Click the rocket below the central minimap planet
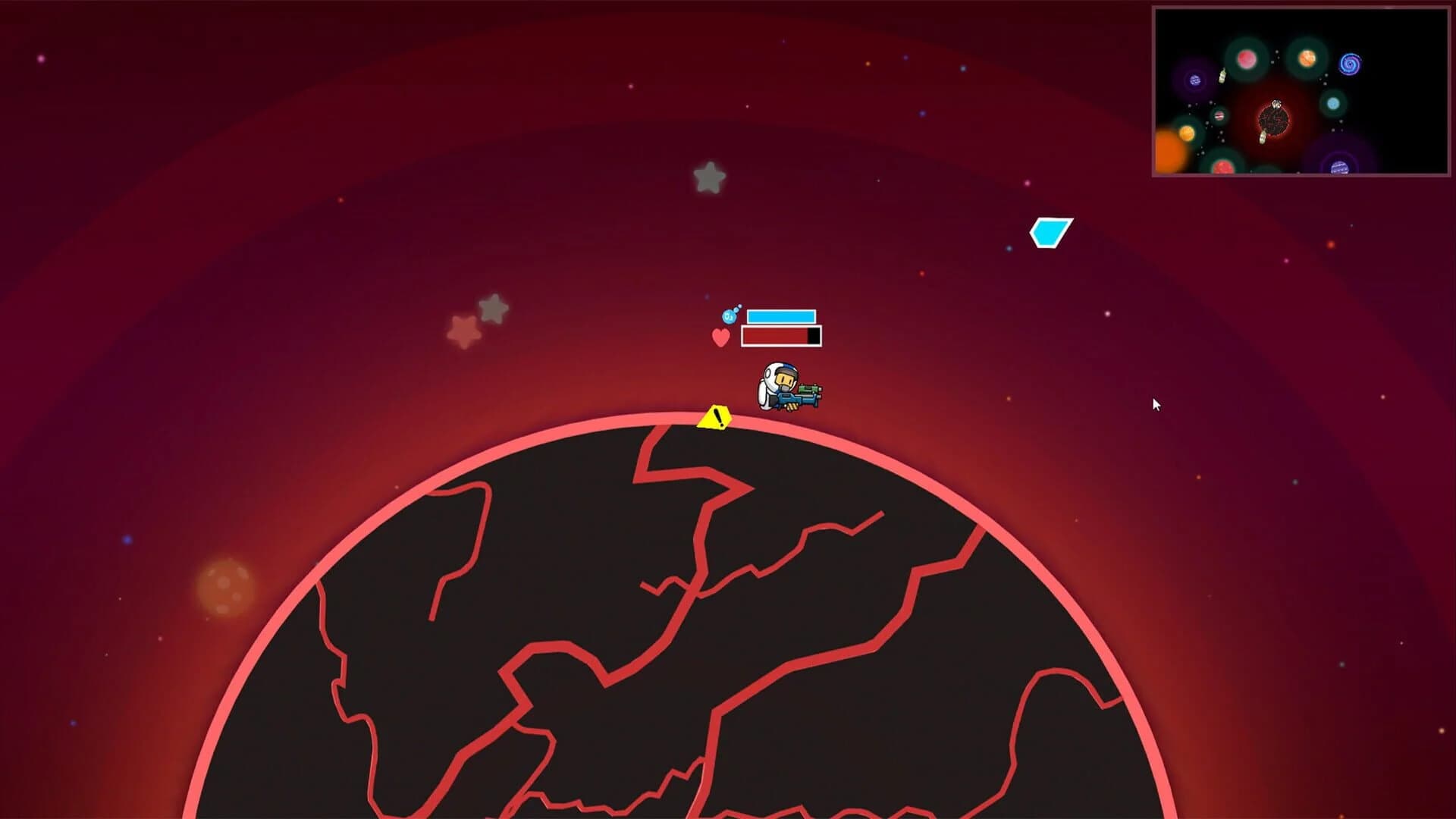The image size is (1456, 819). point(1263,137)
